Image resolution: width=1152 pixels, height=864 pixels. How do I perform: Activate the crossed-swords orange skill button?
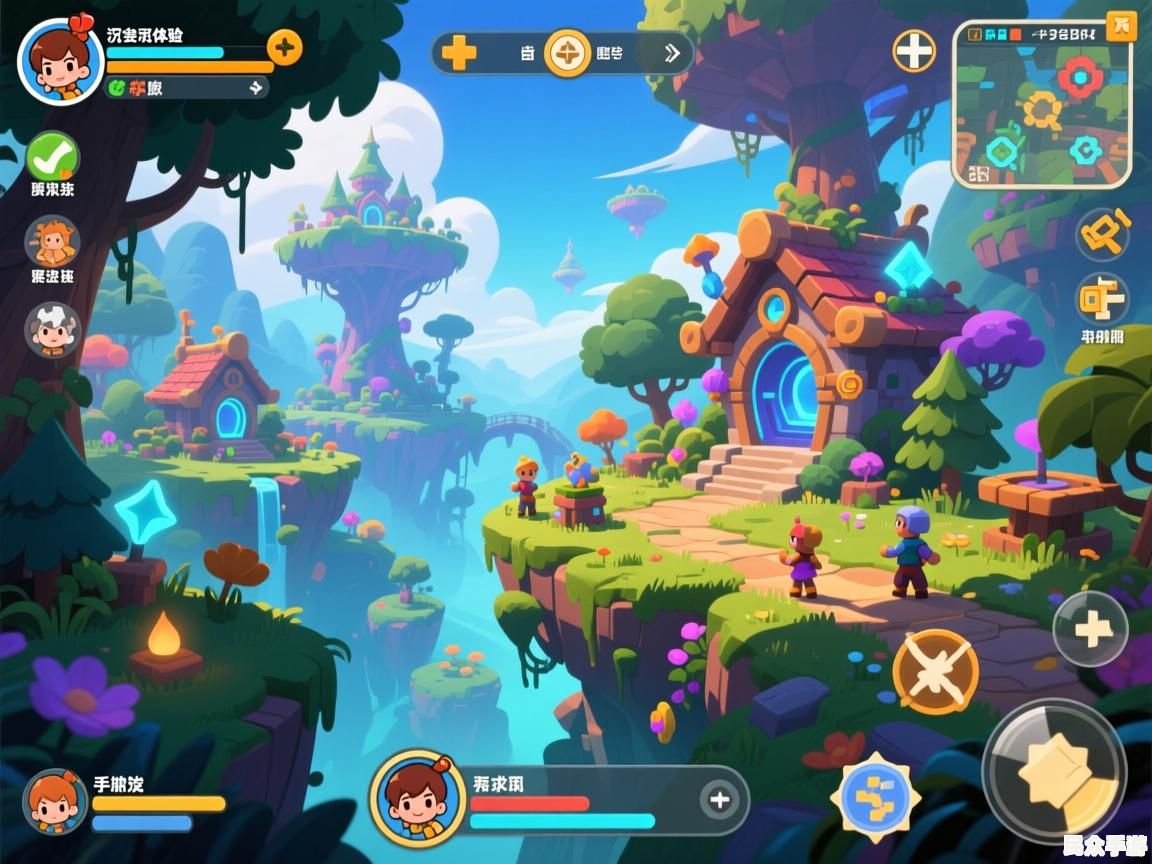pyautogui.click(x=936, y=671)
